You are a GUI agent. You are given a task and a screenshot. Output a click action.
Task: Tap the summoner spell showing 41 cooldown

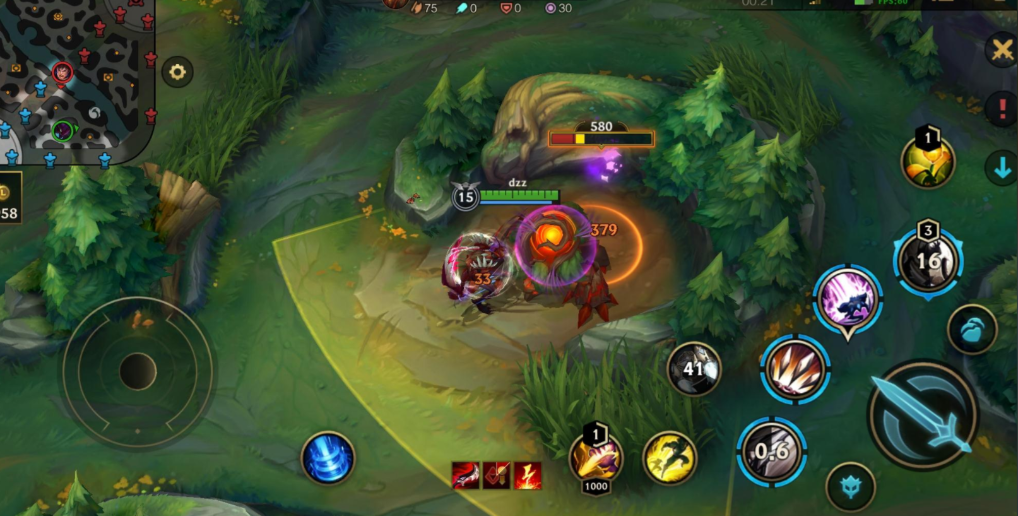694,369
